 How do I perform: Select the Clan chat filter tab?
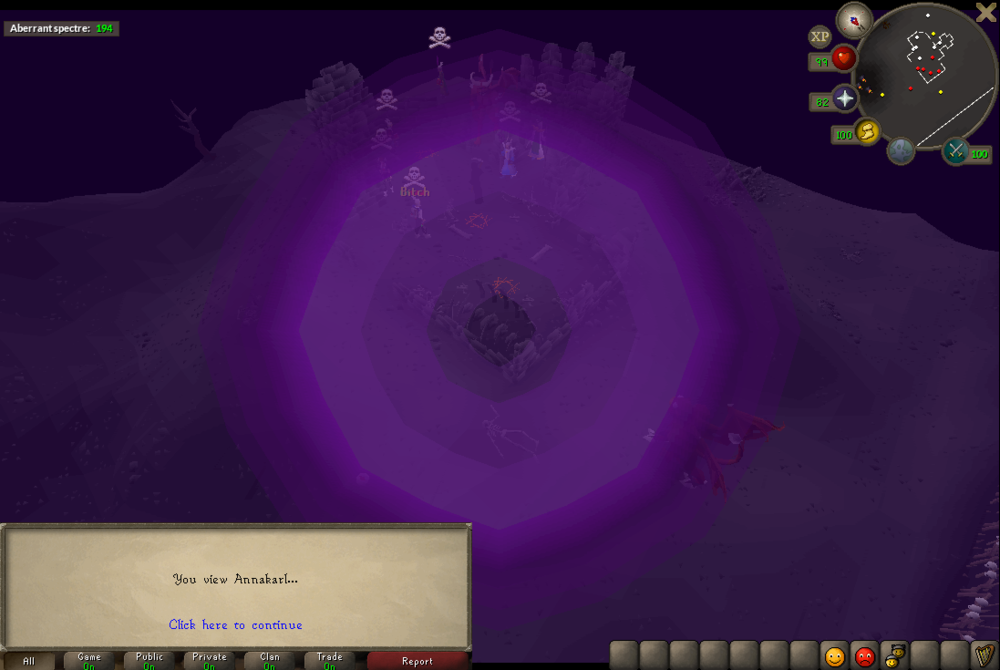269,661
